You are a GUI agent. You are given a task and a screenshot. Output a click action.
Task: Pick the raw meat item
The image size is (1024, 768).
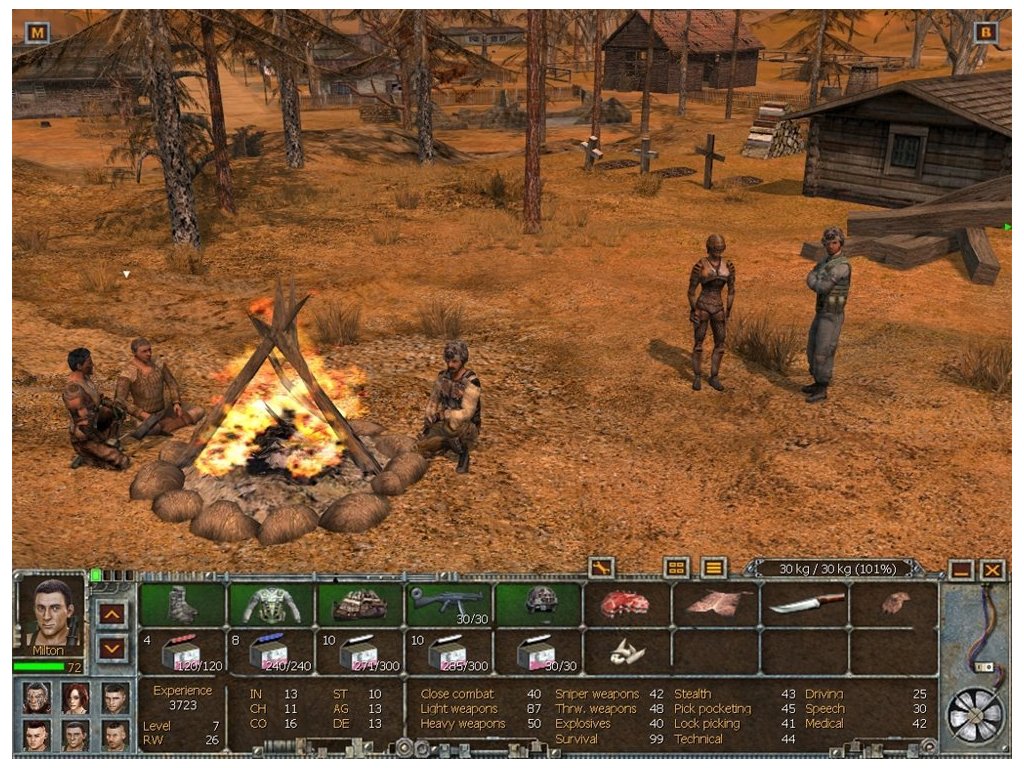tap(625, 604)
